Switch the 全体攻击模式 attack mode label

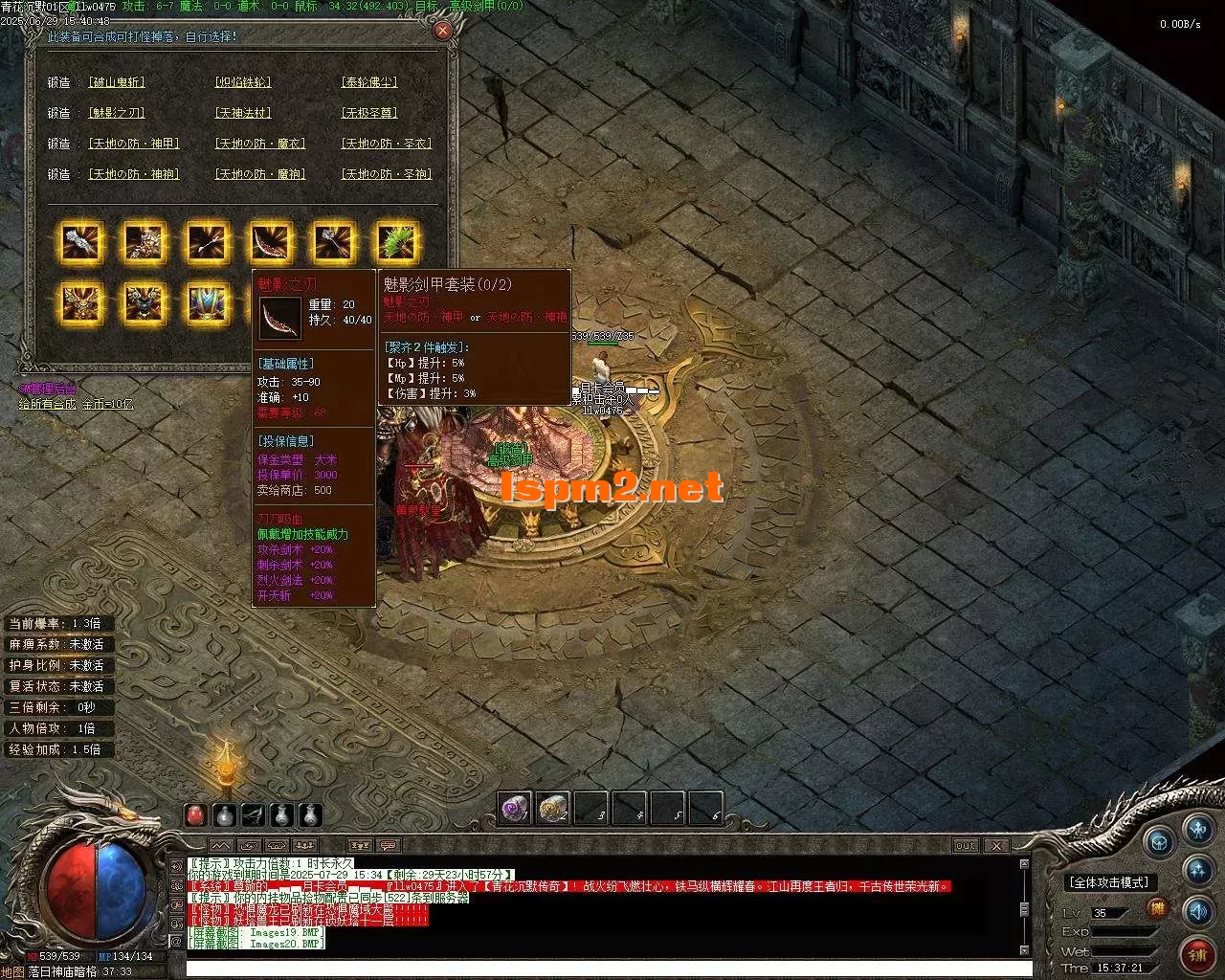click(x=1110, y=882)
